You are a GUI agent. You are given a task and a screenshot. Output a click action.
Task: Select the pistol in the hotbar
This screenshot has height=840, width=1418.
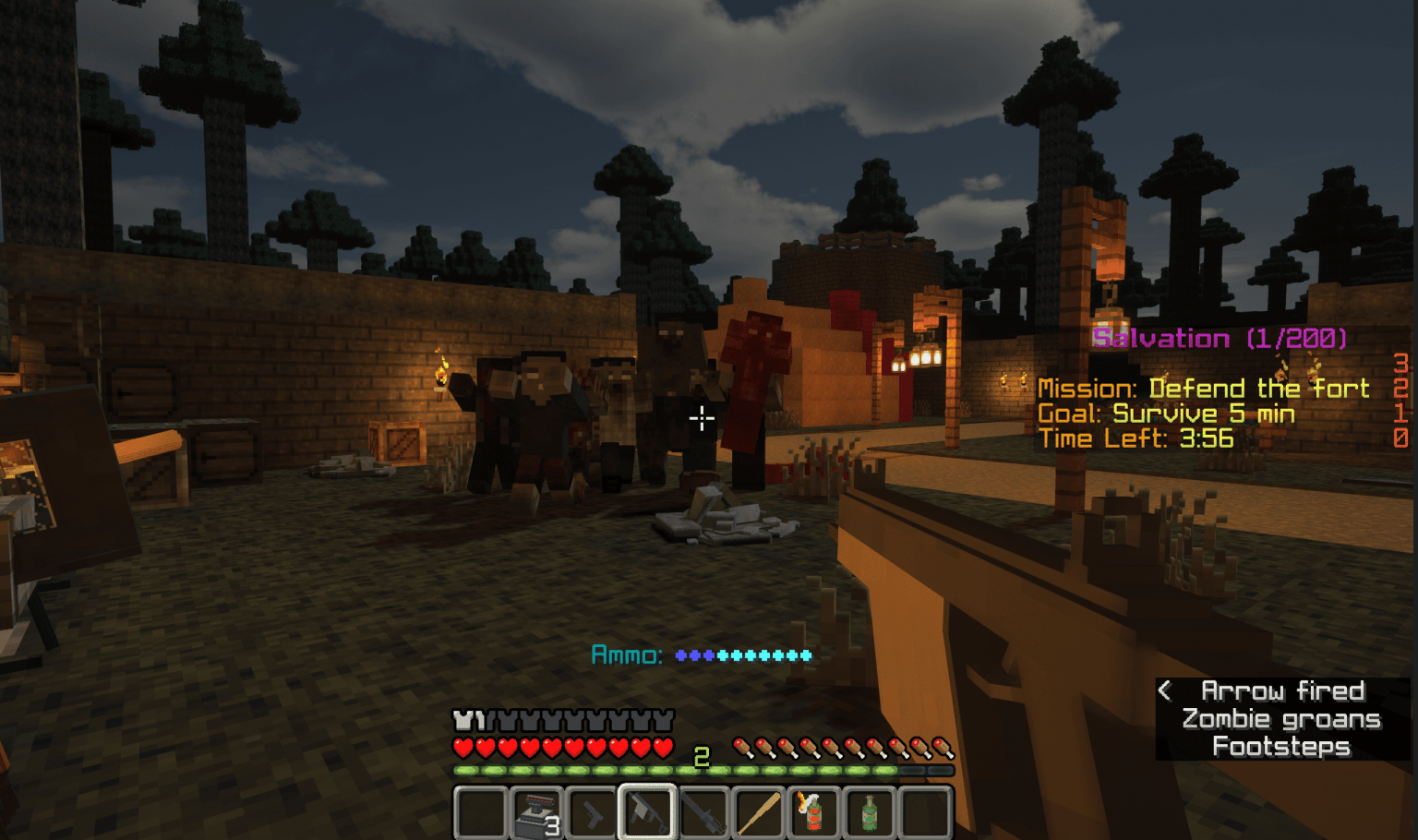(x=591, y=813)
